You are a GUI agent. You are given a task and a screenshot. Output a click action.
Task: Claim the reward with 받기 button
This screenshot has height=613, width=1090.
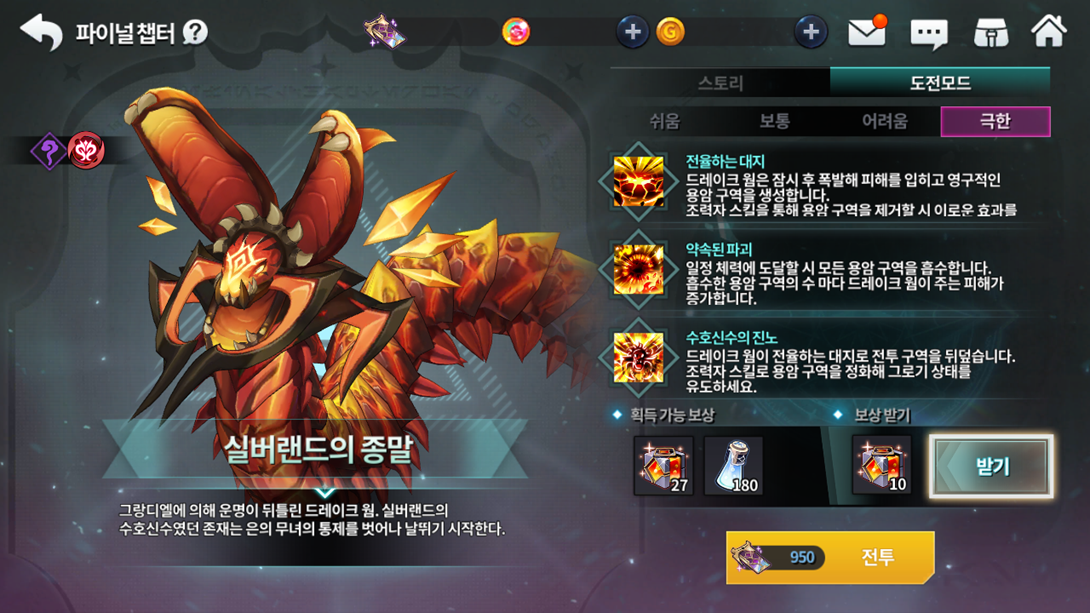pyautogui.click(x=991, y=466)
